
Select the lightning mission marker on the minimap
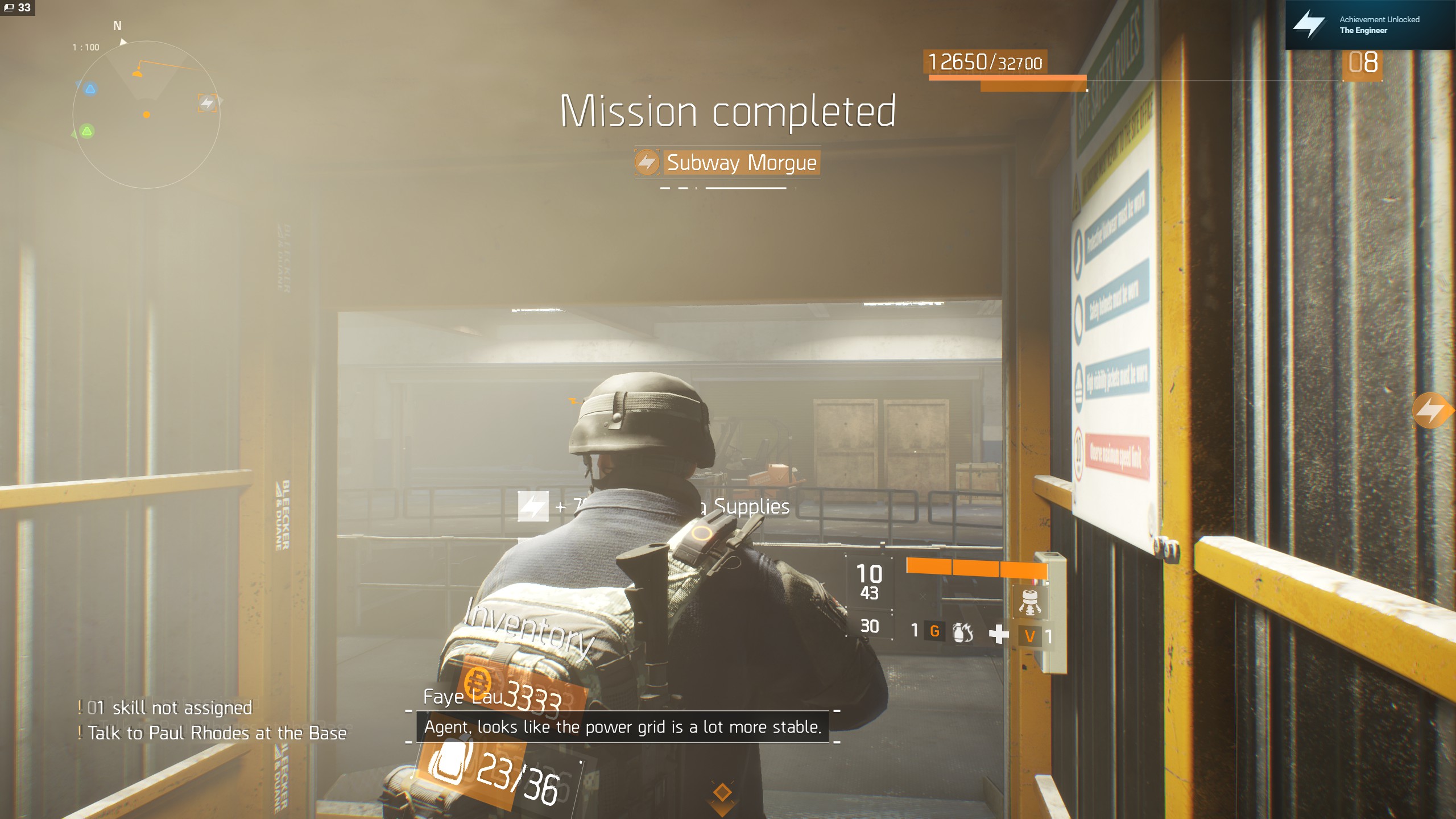[x=207, y=103]
